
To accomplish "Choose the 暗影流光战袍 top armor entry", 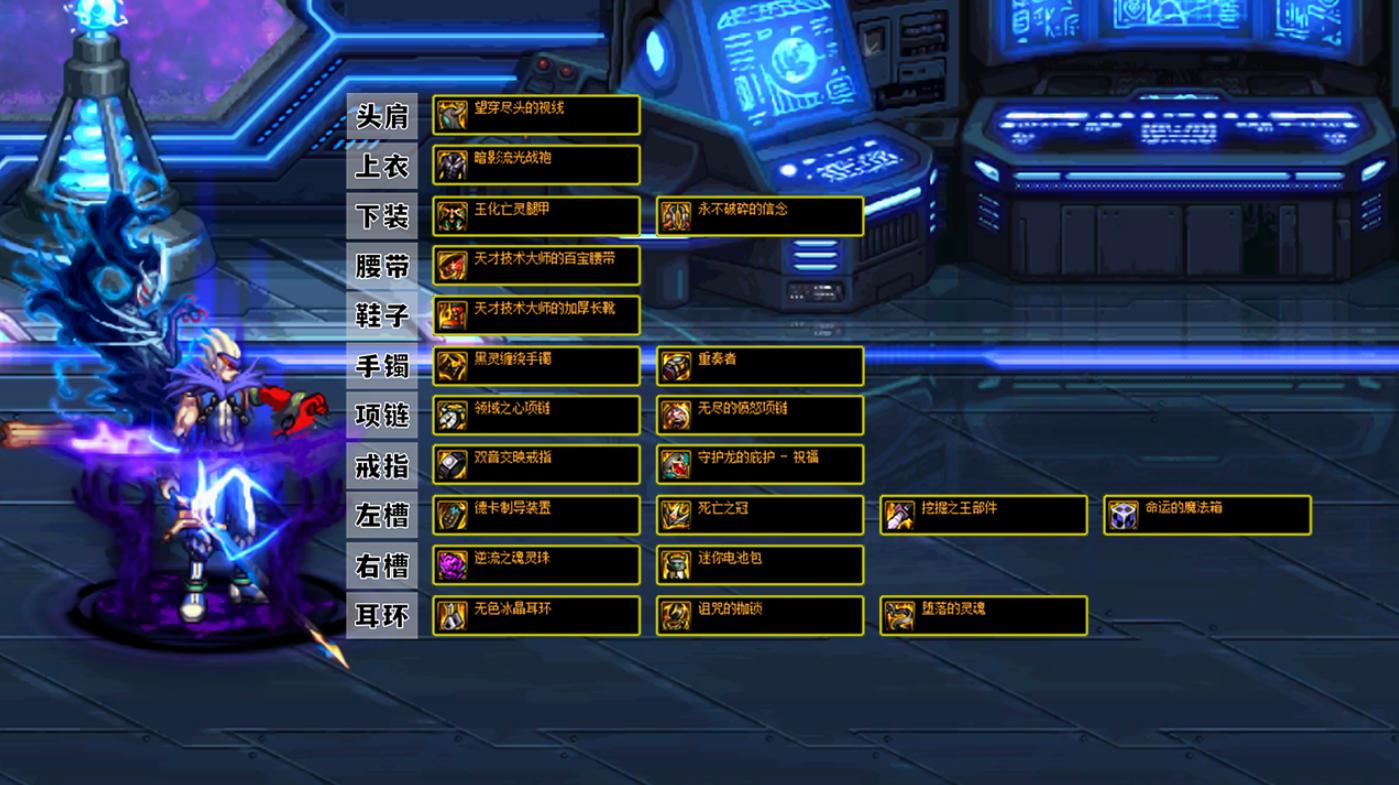I will (x=536, y=165).
